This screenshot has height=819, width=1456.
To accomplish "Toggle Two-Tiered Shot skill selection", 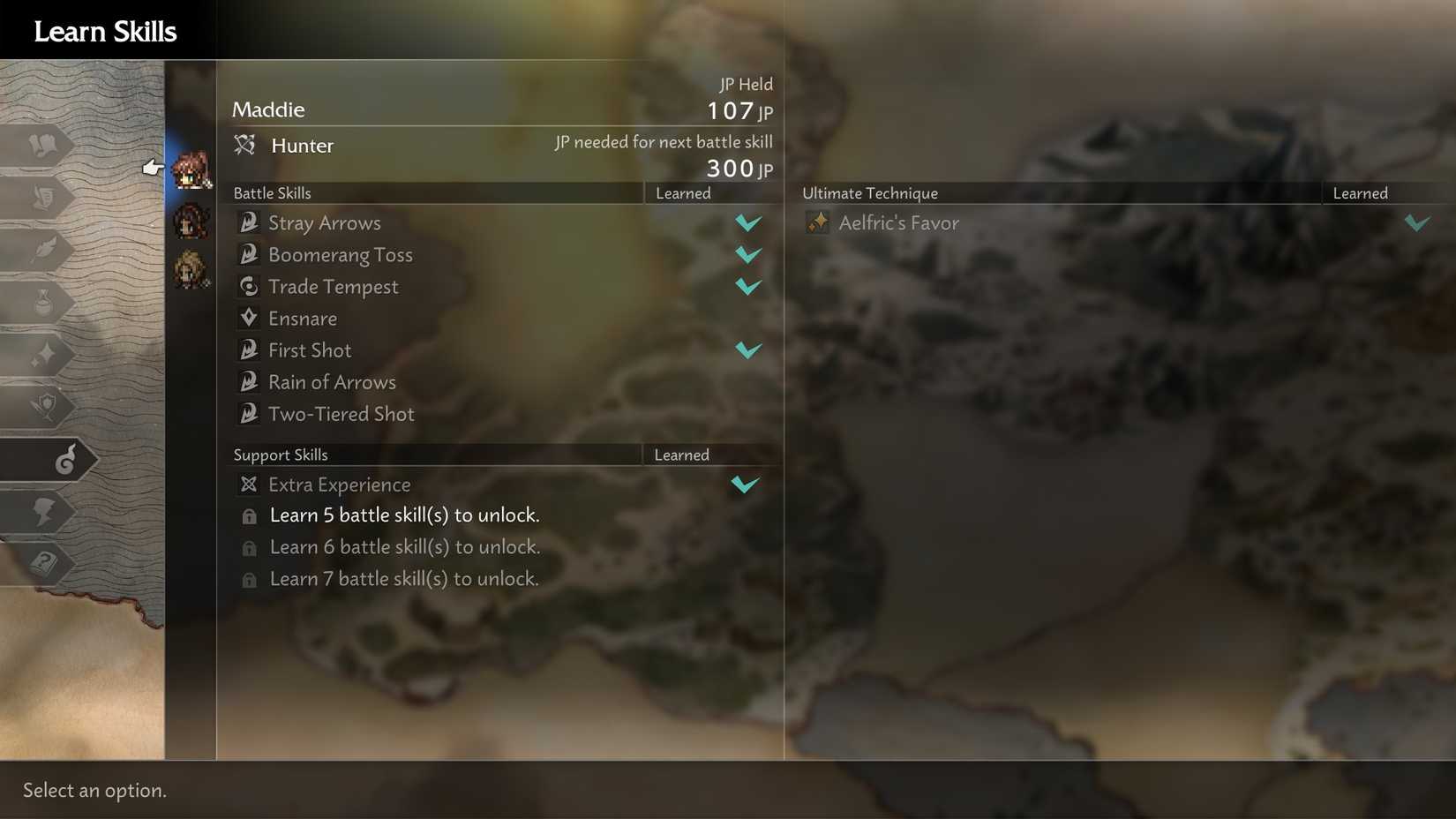I will coord(341,413).
